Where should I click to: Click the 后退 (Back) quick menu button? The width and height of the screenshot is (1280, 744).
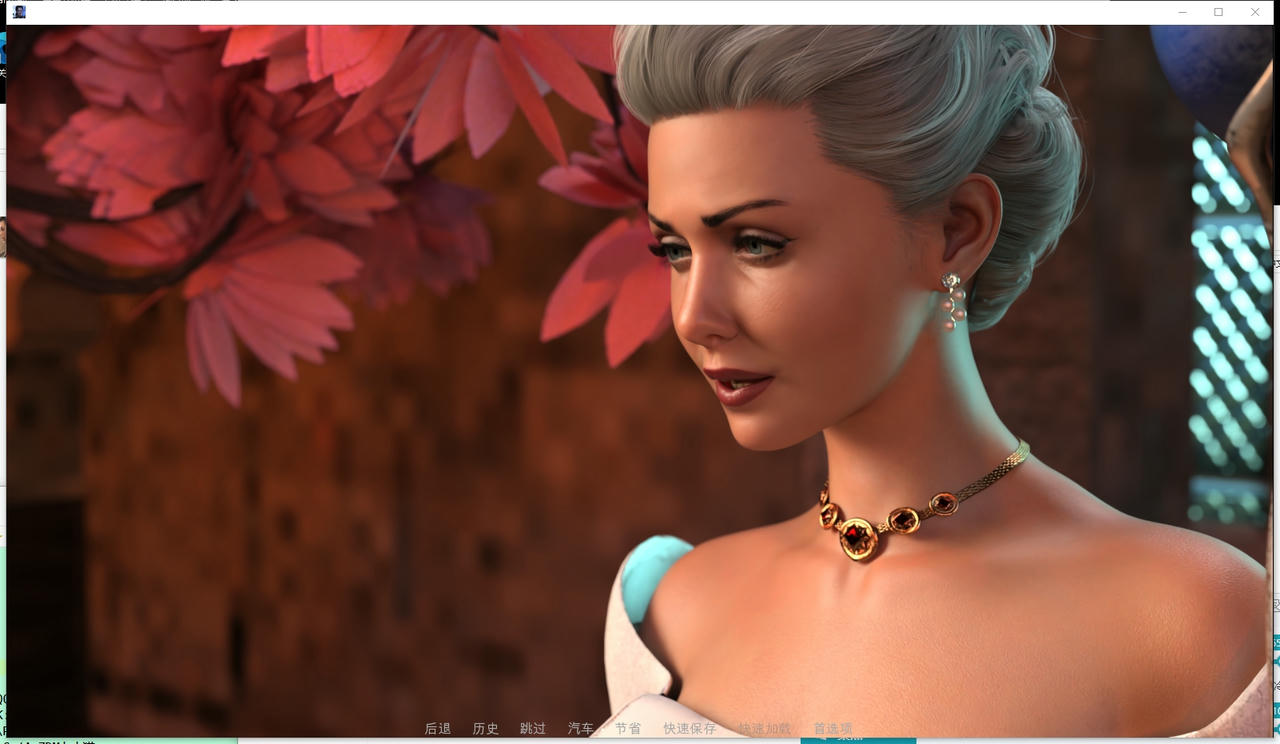point(438,729)
